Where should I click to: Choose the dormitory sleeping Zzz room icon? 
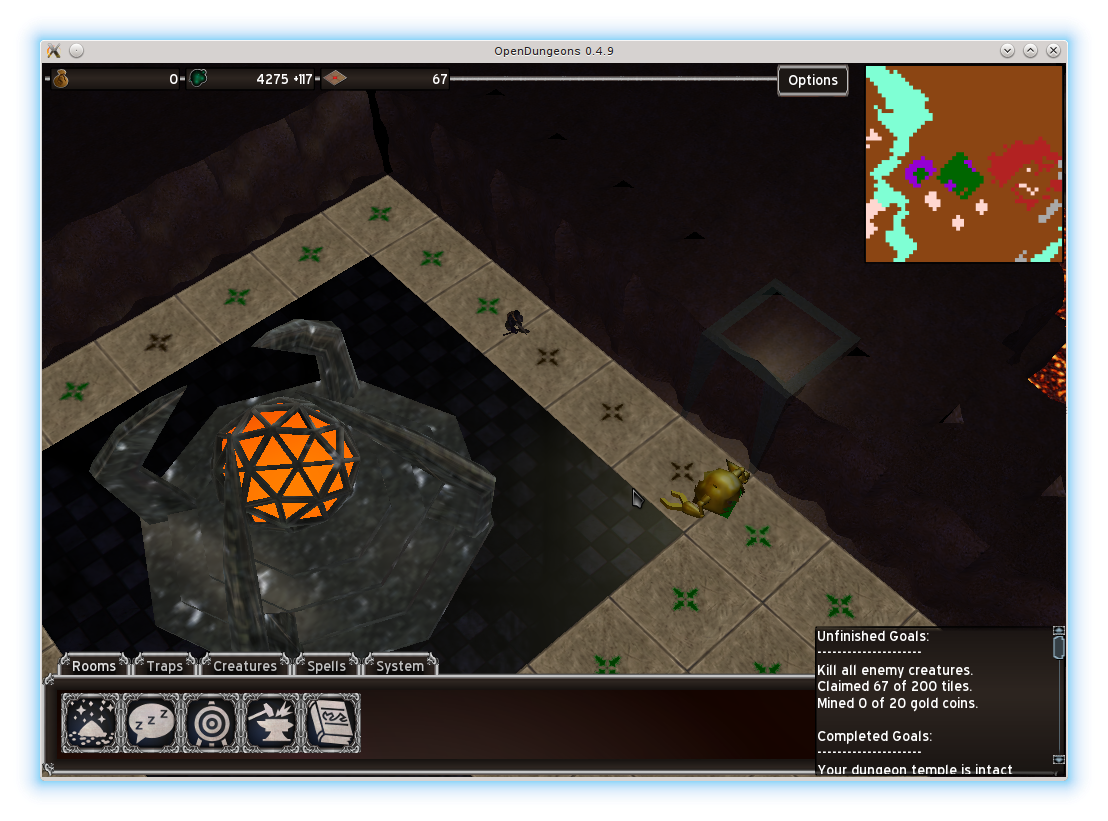pos(151,722)
